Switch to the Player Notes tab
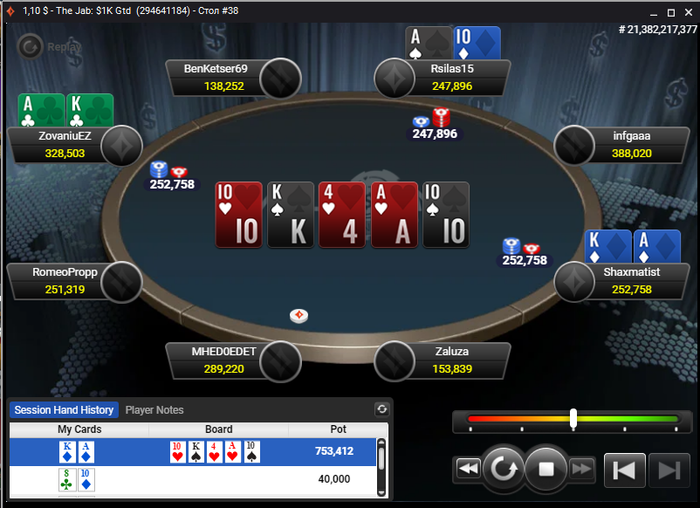 (154, 410)
